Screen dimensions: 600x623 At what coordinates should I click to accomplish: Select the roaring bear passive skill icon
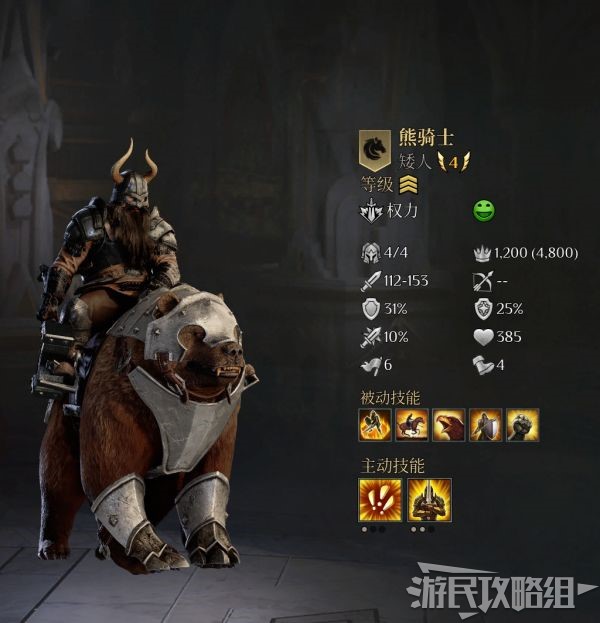tap(449, 425)
